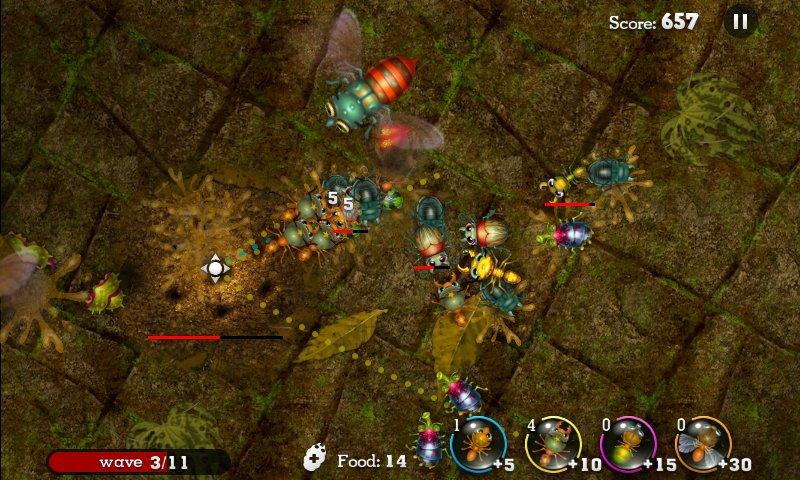Select the yellow-ringed soldier ant costing 10

tap(552, 444)
